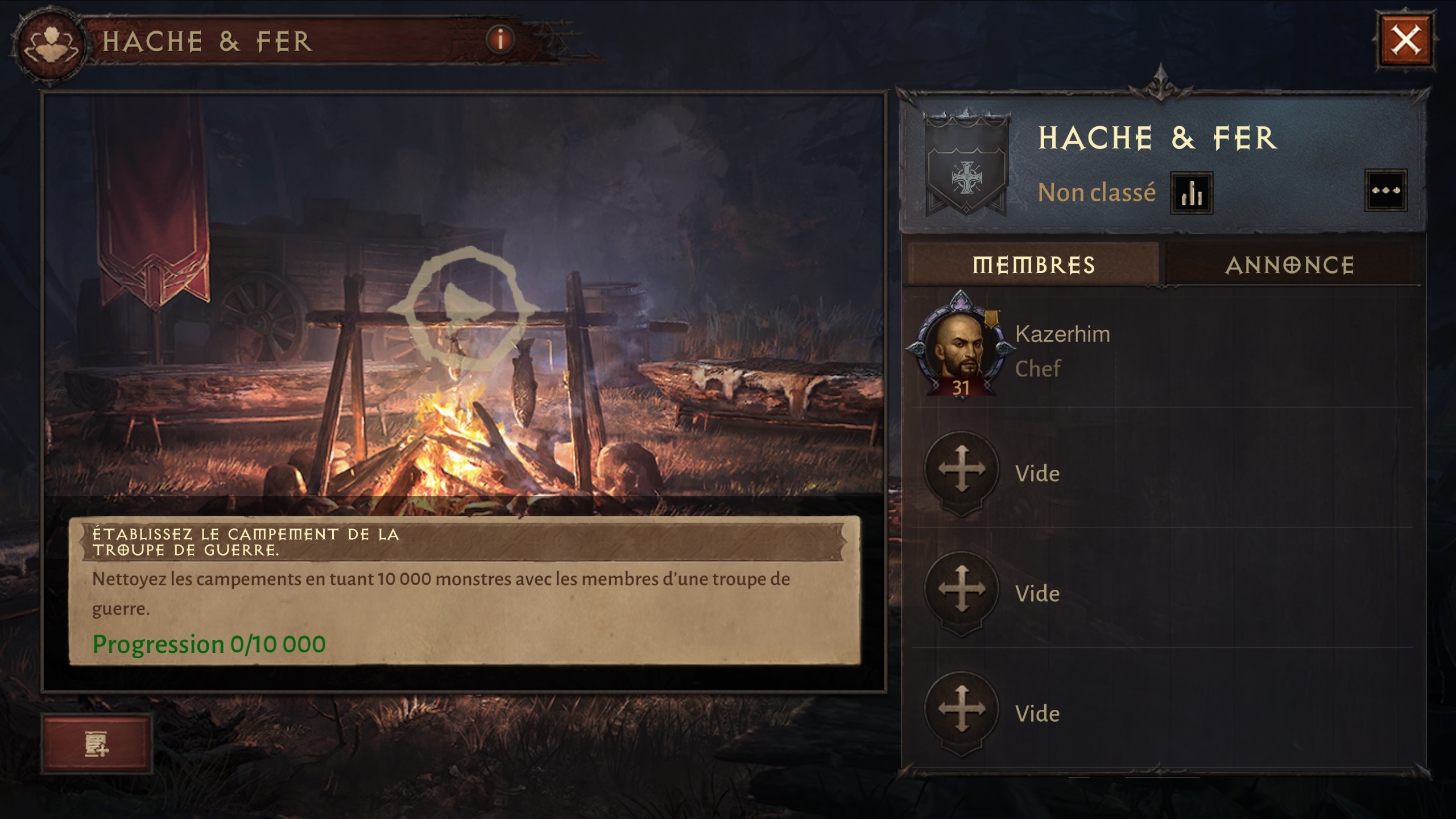The height and width of the screenshot is (819, 1456).
Task: Show warband ranking via bar chart icon
Action: click(1192, 193)
